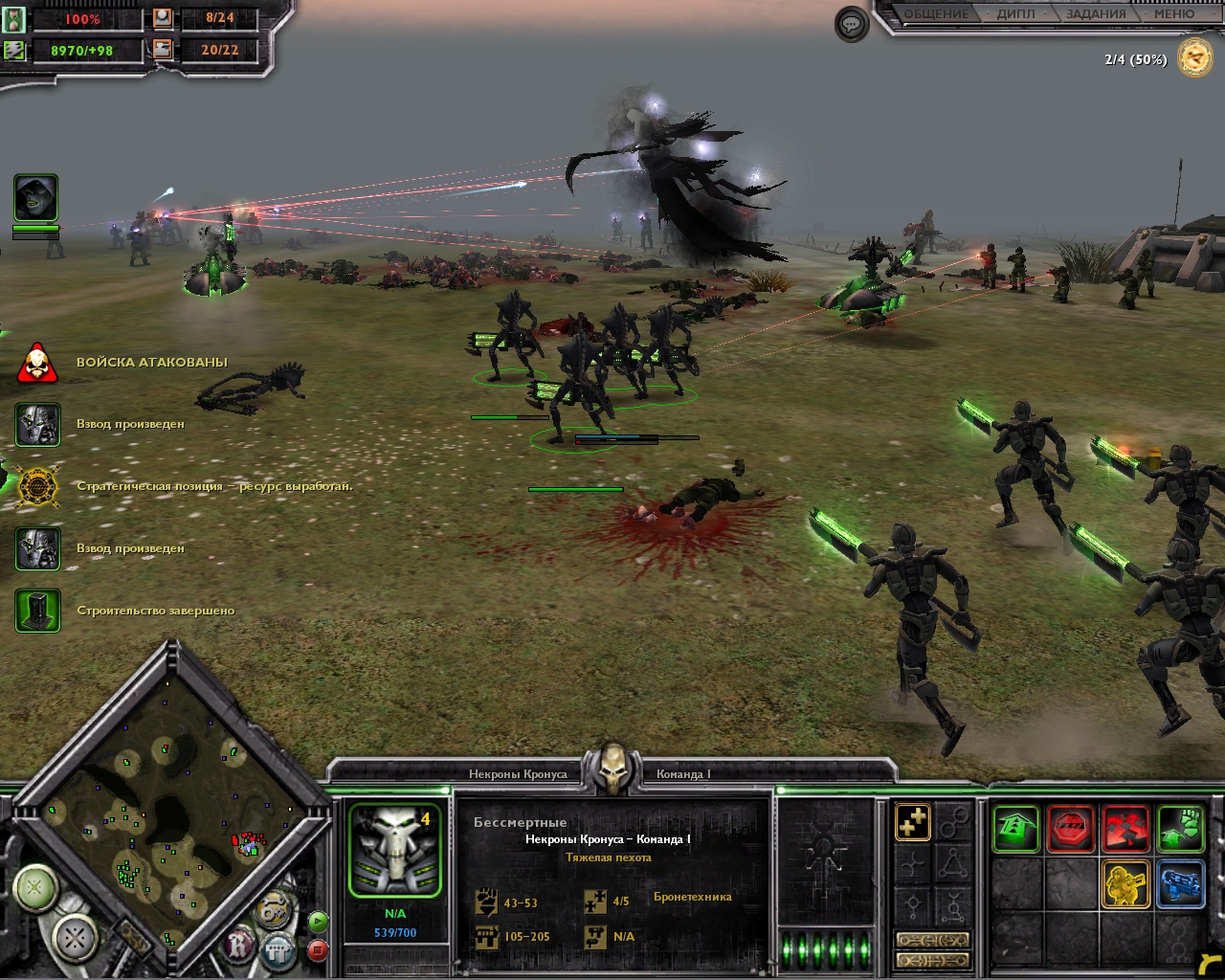Activate the red stop sign command
Viewport: 1225px width, 980px height.
coord(1071,828)
